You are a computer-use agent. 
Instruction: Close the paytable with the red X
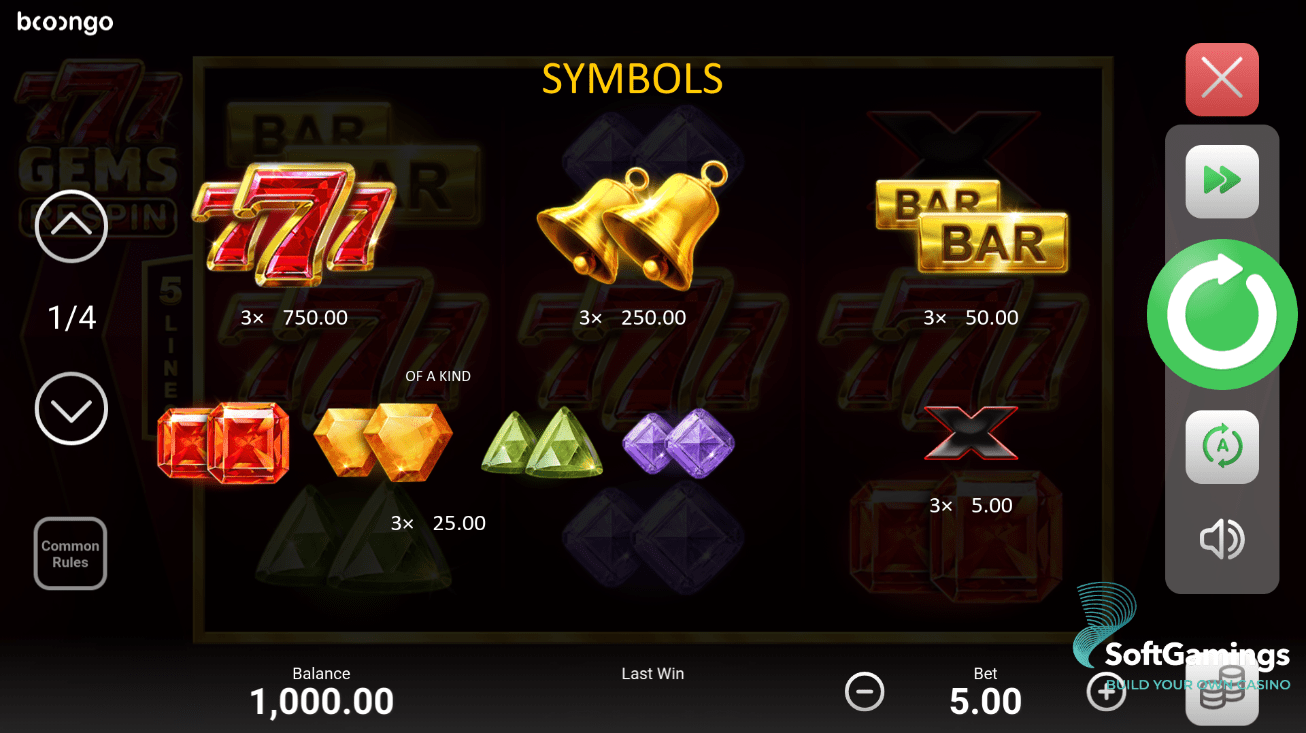click(1222, 79)
